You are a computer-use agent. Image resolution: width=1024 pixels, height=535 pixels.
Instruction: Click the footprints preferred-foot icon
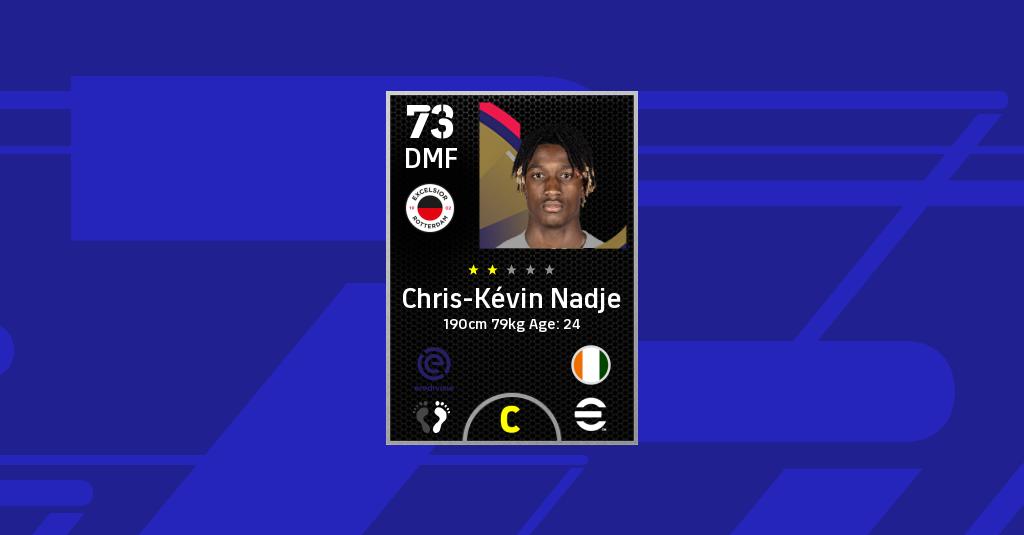pyautogui.click(x=432, y=416)
